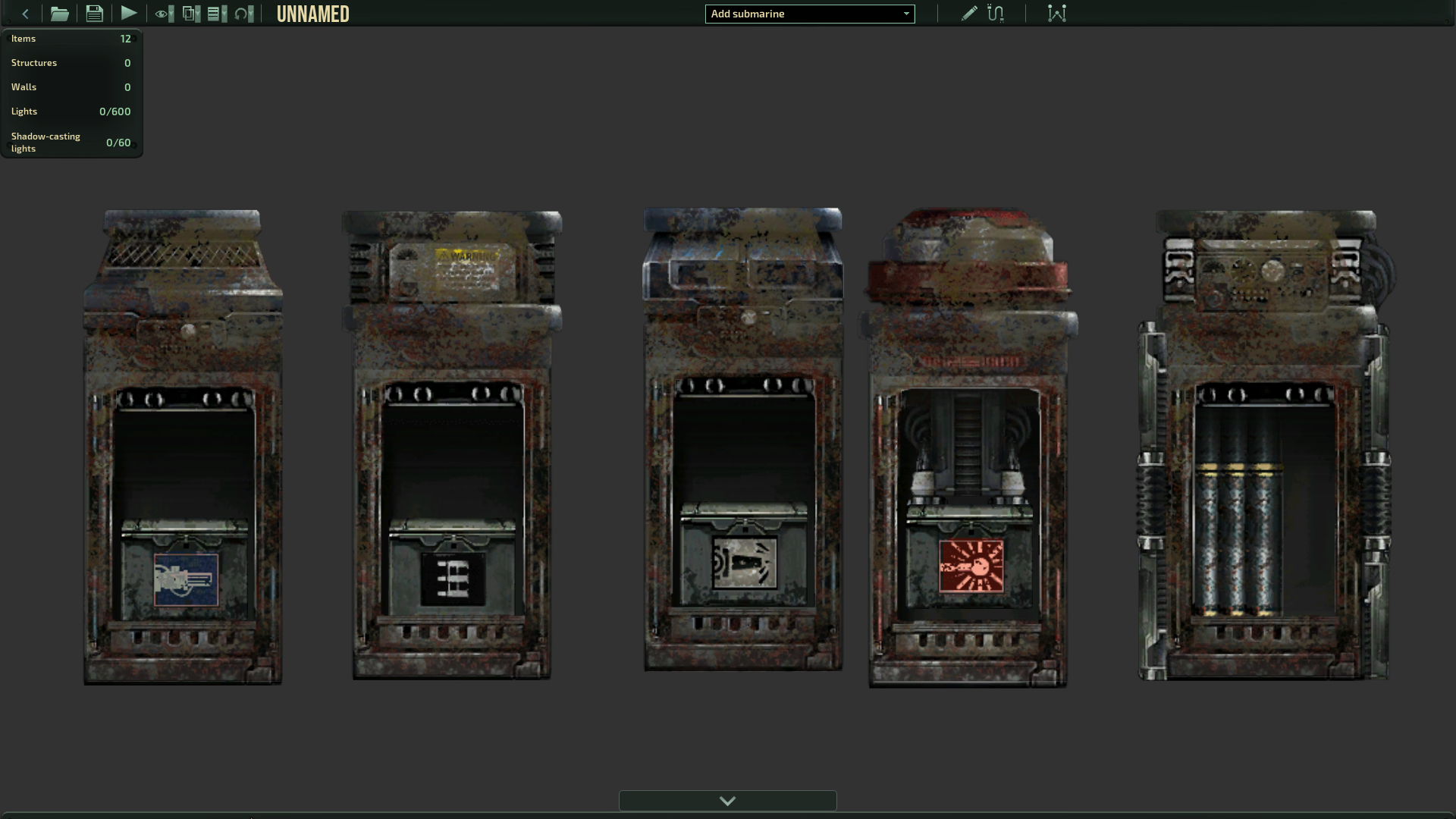
Task: Open the entity list icon
Action: tap(213, 14)
